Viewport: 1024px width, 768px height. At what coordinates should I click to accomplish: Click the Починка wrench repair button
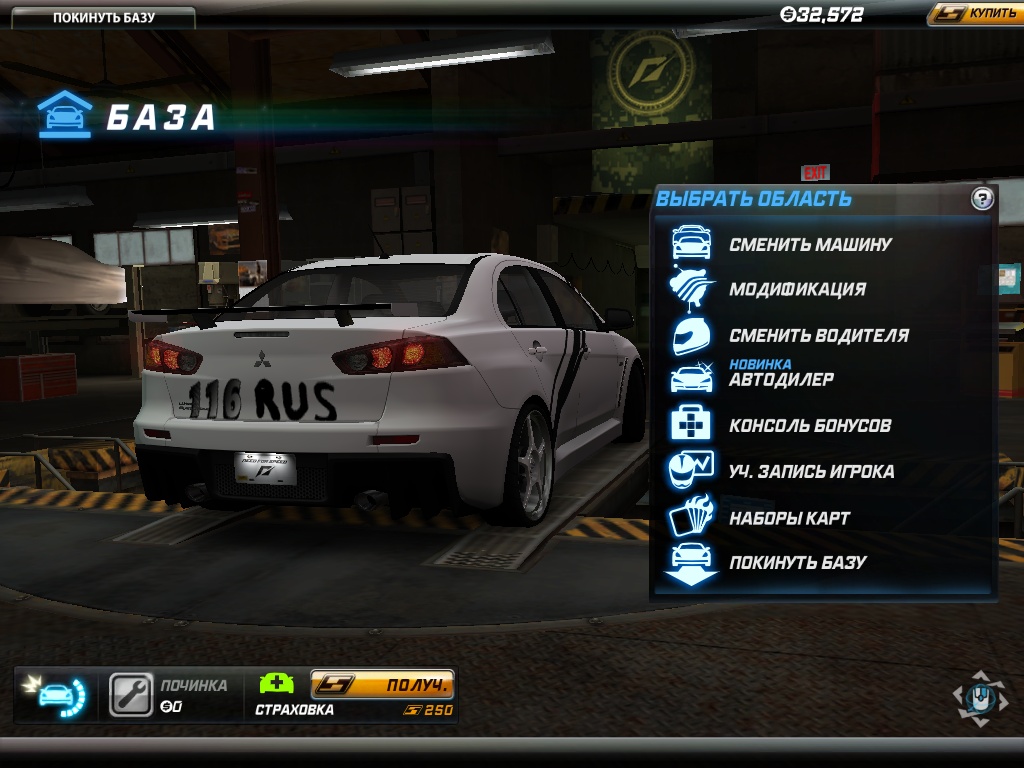click(x=130, y=695)
